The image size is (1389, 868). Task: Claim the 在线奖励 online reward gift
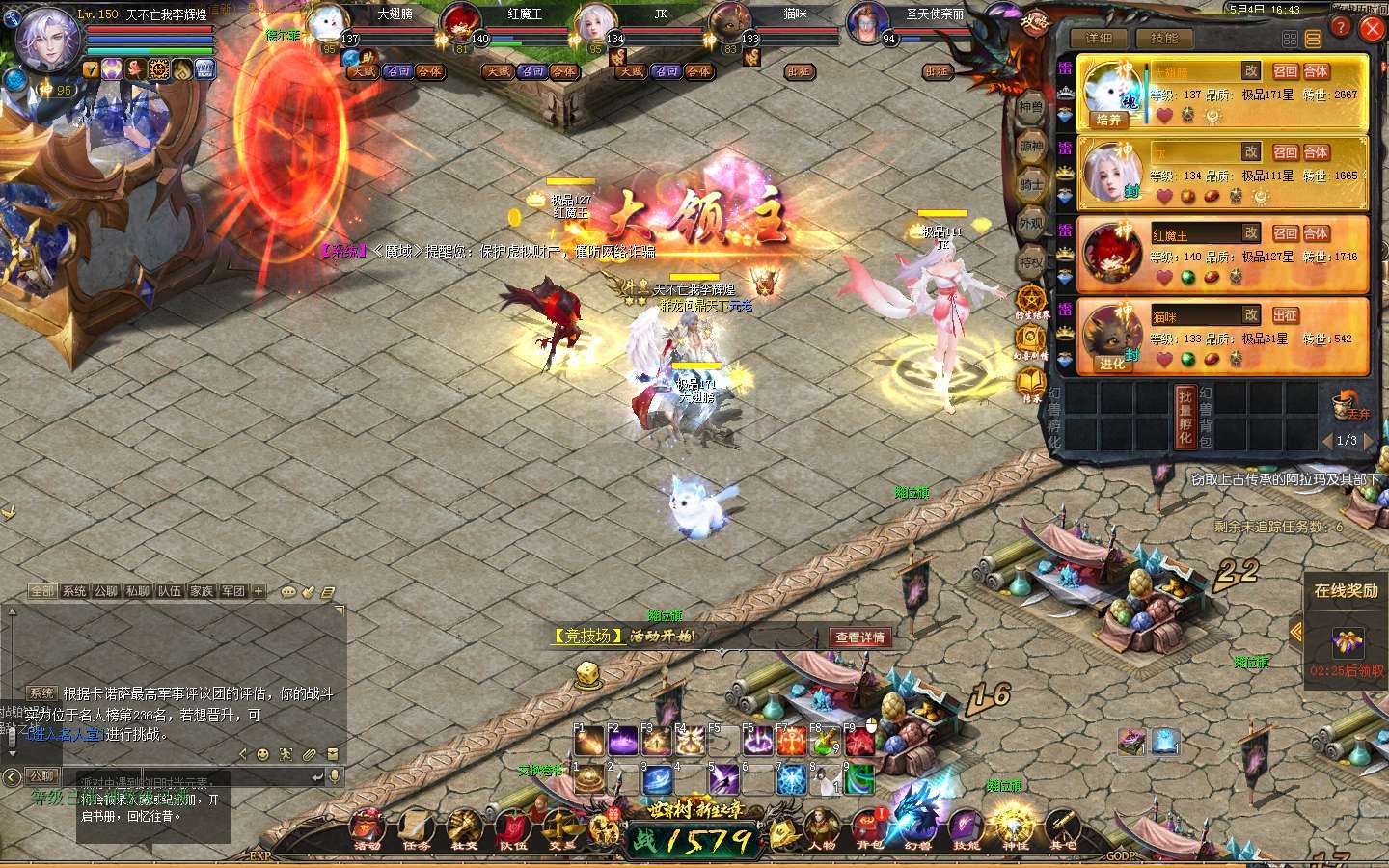1348,640
